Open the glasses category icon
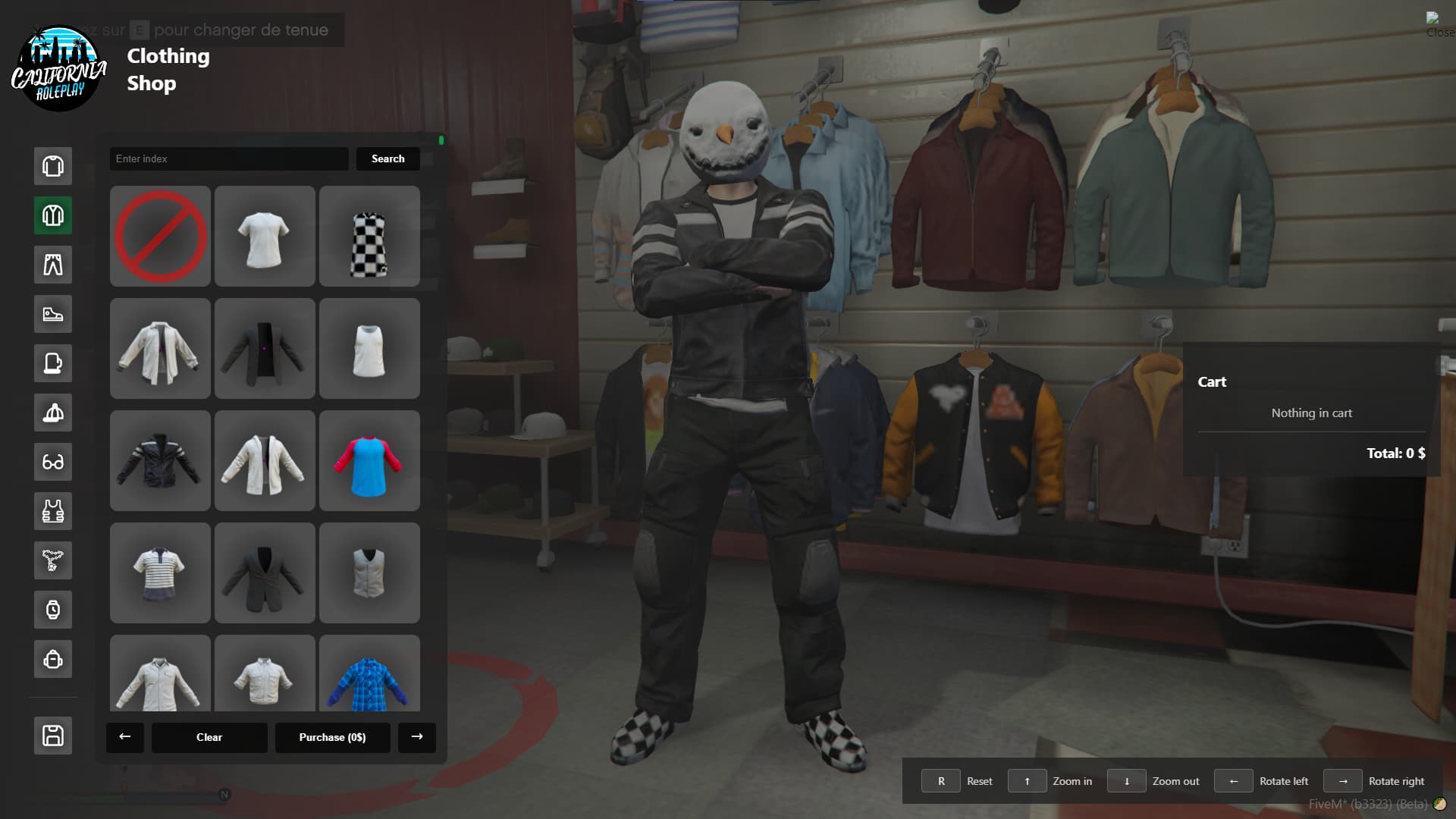The width and height of the screenshot is (1456, 819). [52, 462]
